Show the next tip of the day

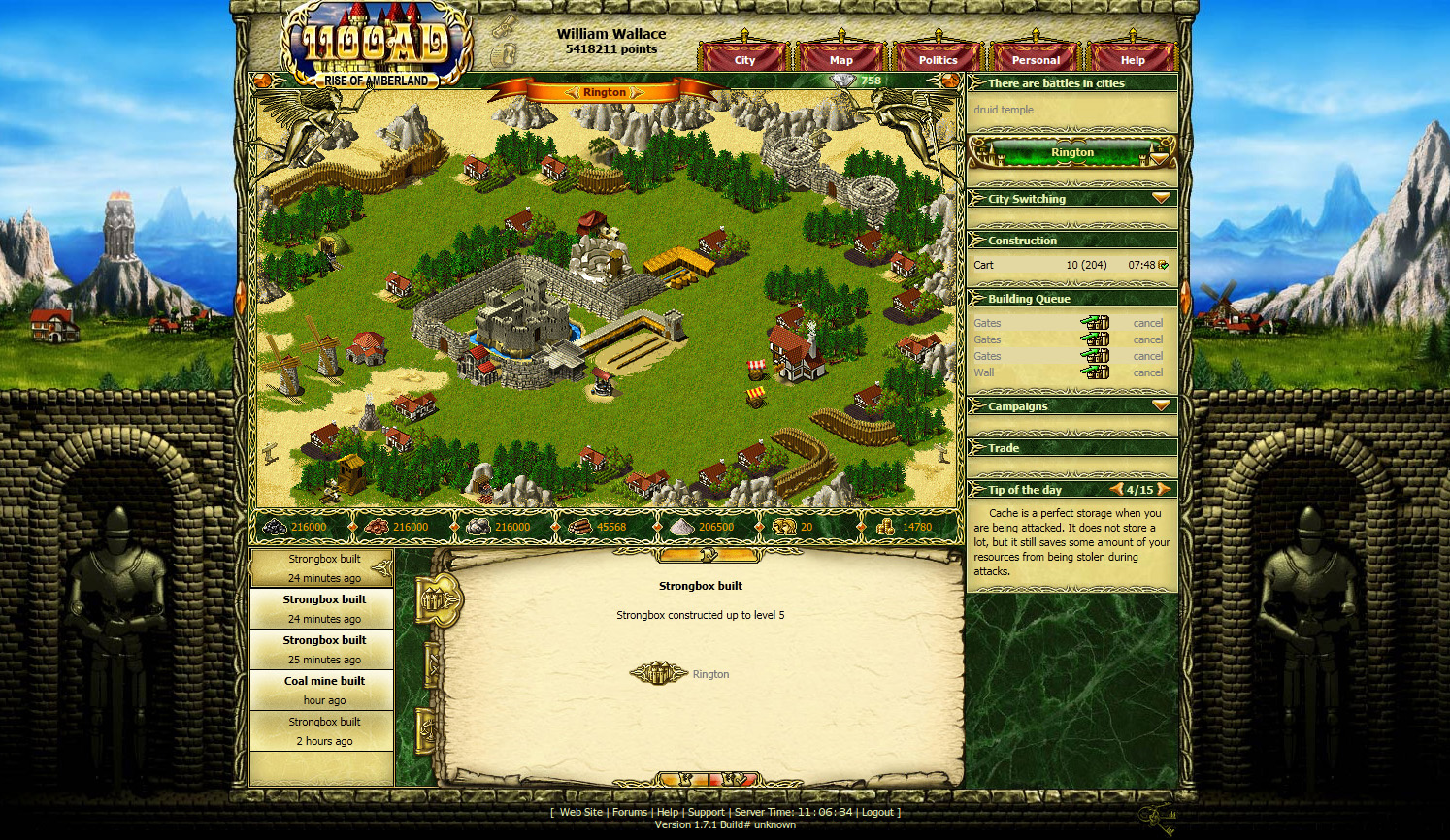pos(1164,490)
